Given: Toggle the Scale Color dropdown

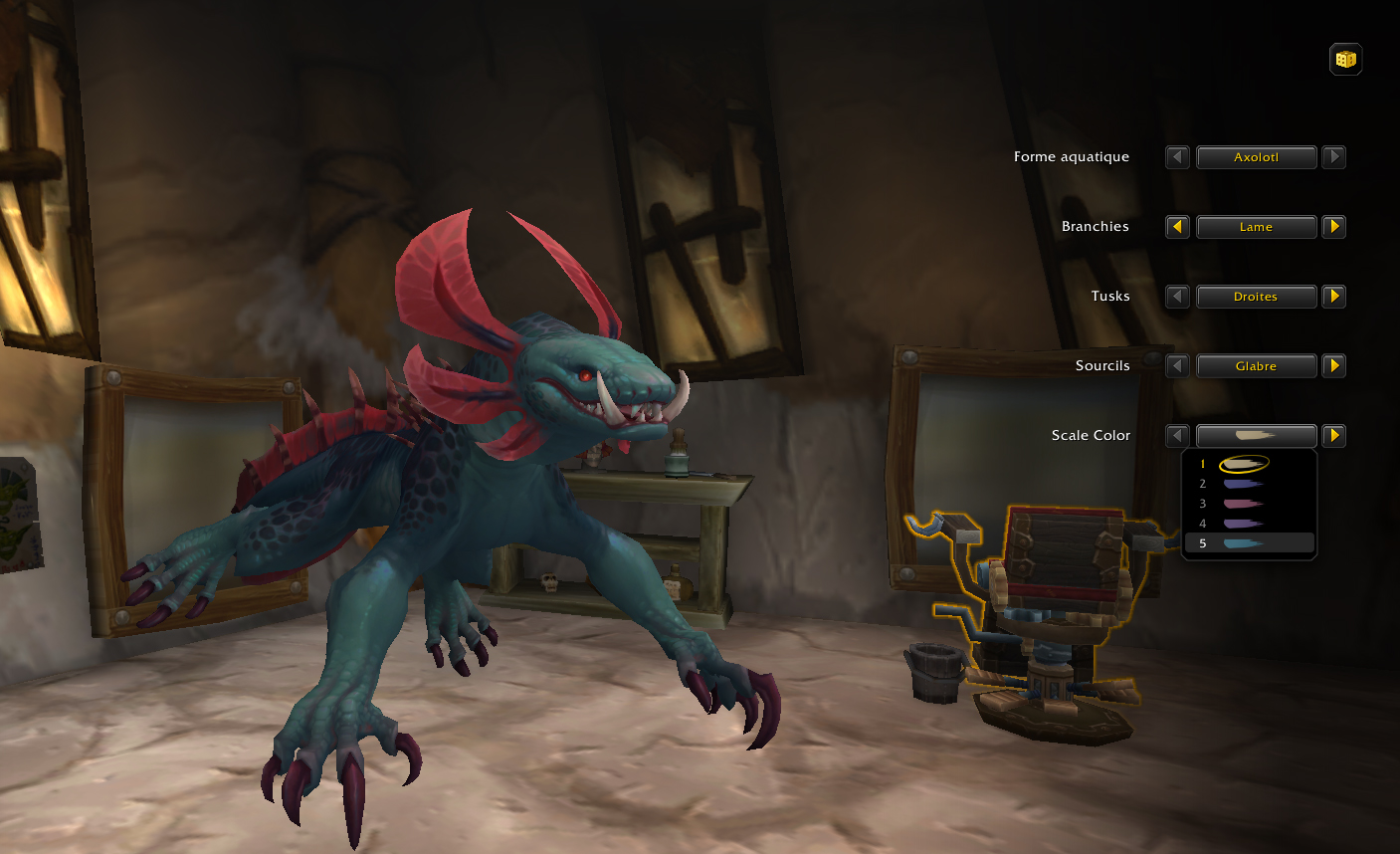Looking at the screenshot, I should pyautogui.click(x=1256, y=436).
